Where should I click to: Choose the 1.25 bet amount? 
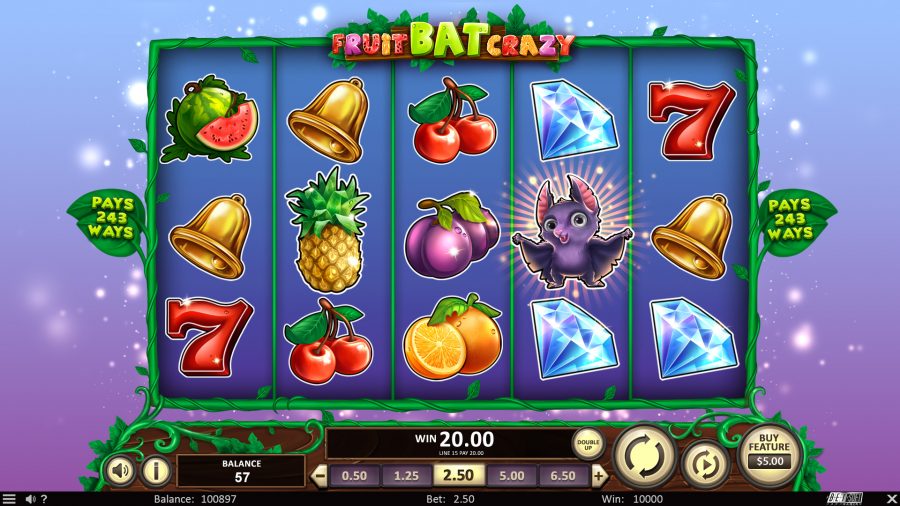pyautogui.click(x=406, y=476)
